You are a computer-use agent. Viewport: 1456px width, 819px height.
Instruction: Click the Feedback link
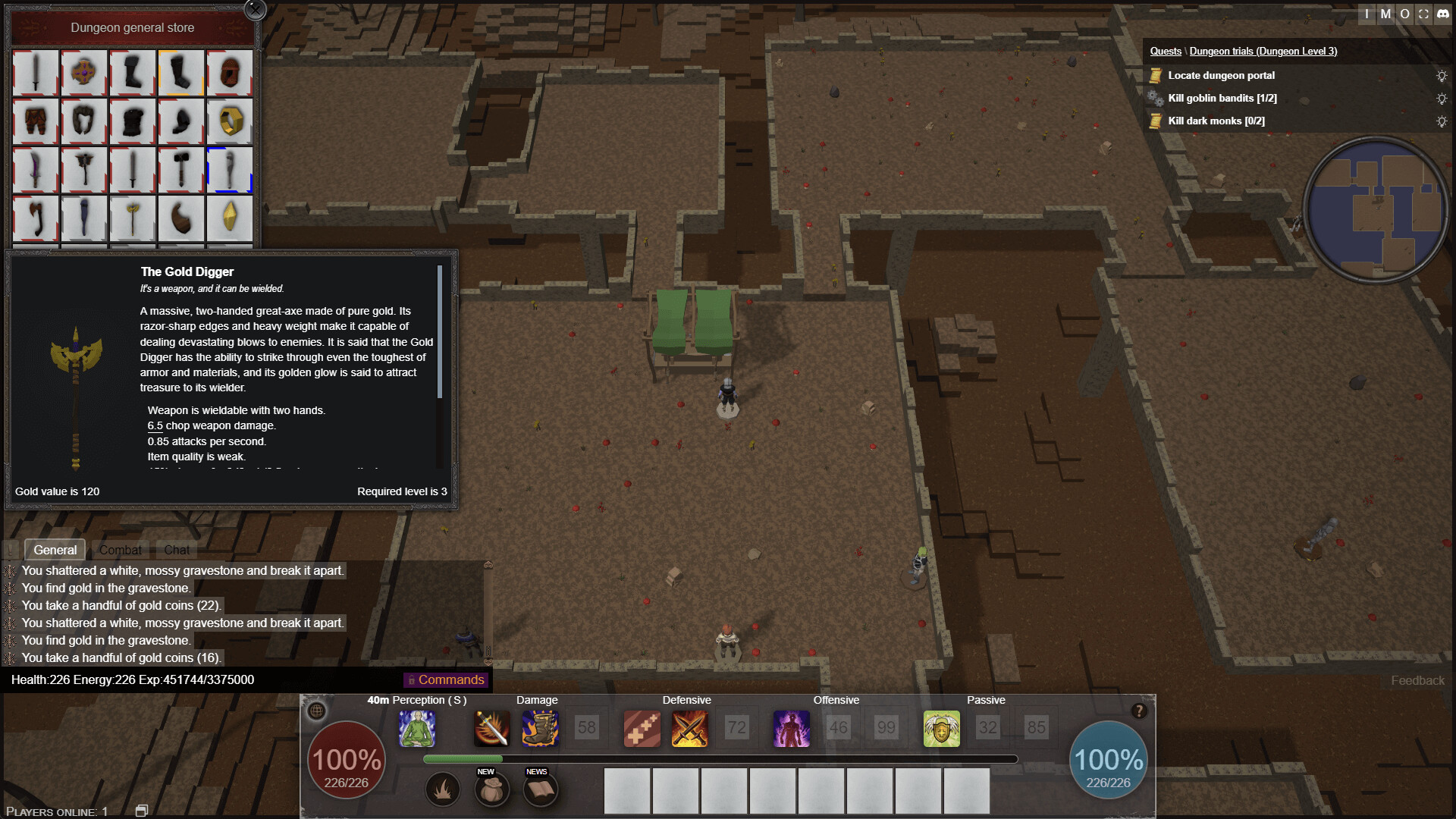pos(1417,680)
